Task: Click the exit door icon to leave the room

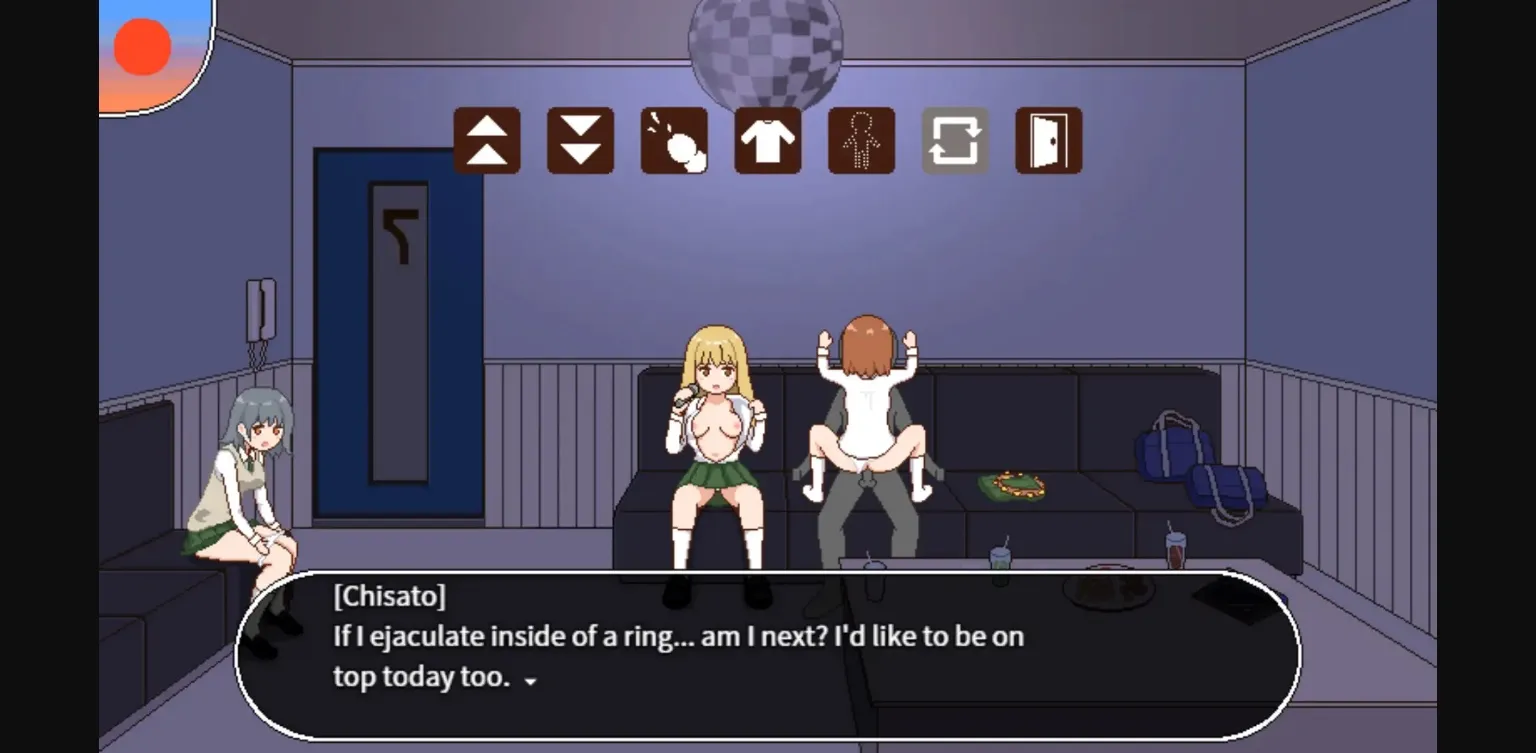Action: tap(1049, 141)
